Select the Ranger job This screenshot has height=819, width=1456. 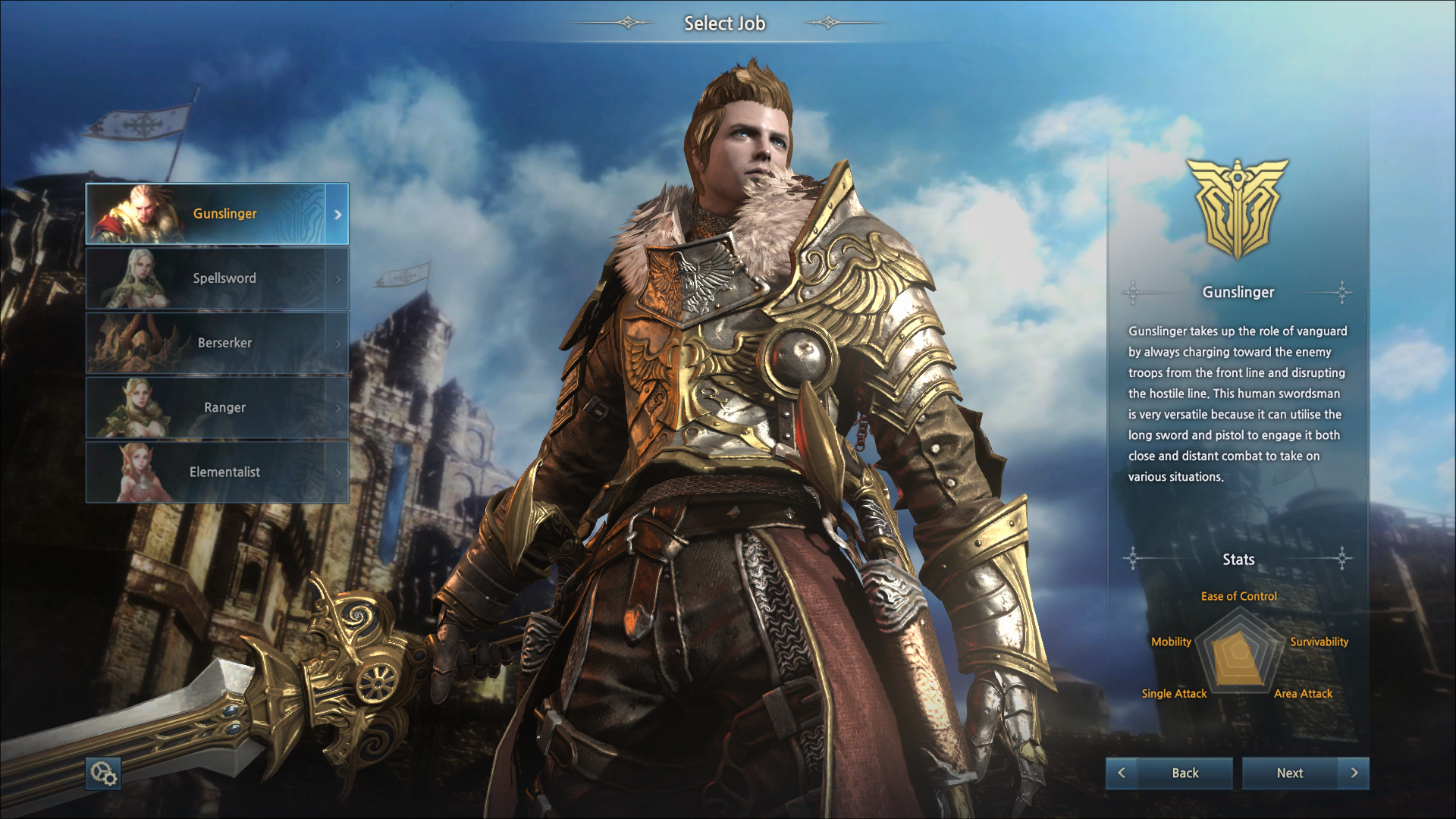(x=217, y=407)
